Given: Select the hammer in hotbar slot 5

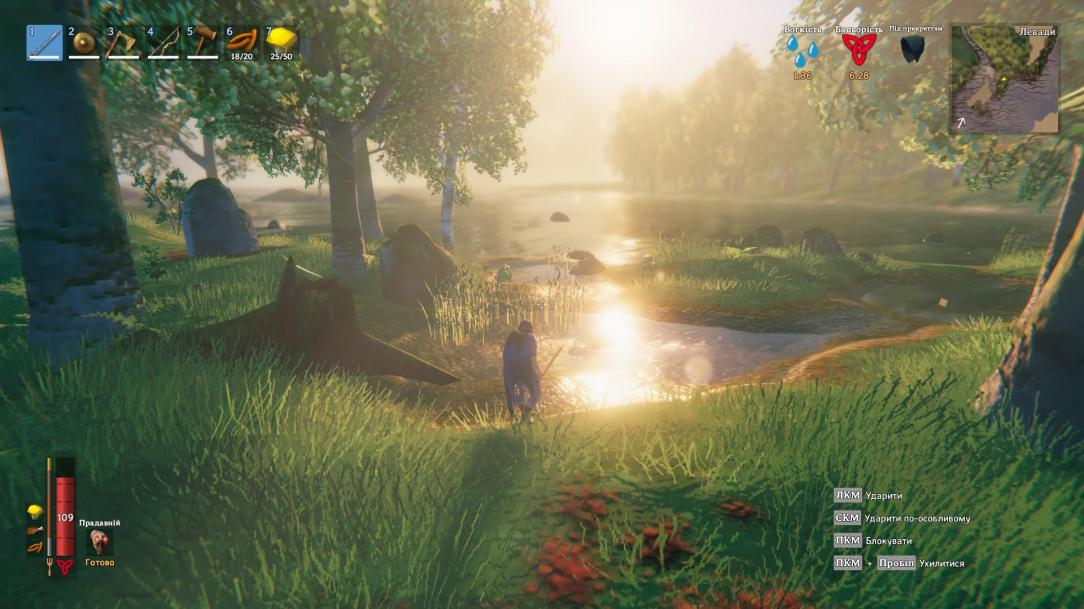Looking at the screenshot, I should 202,43.
